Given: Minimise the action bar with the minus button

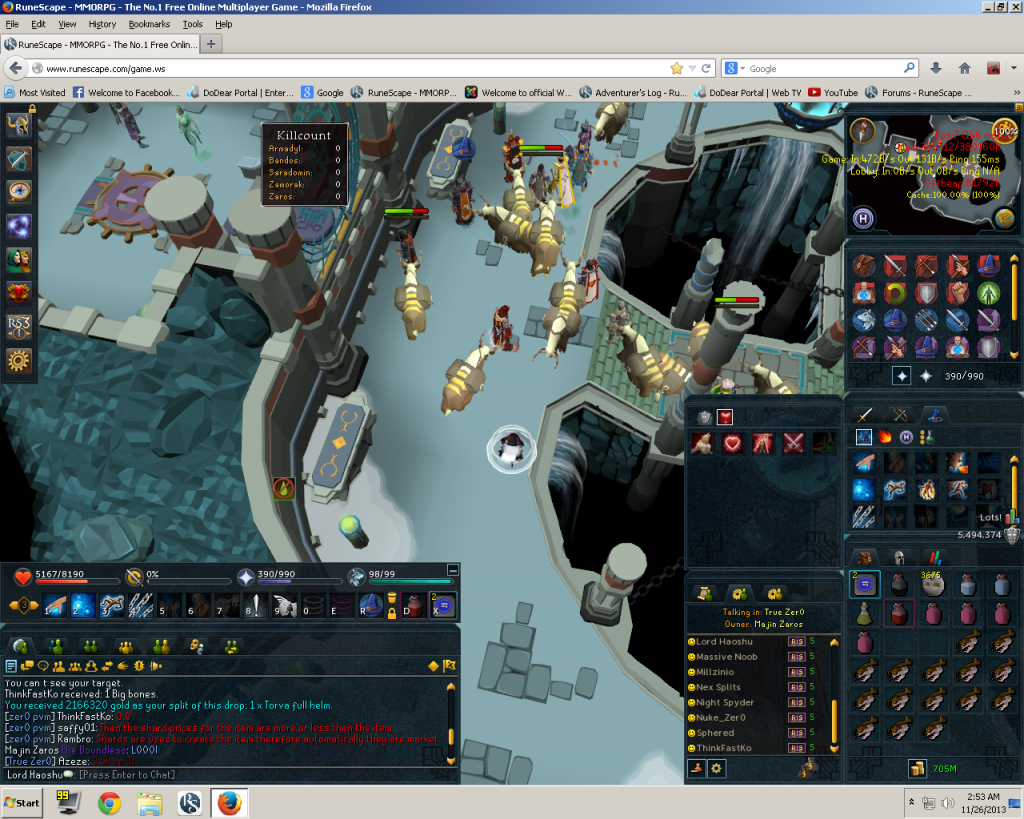Looking at the screenshot, I should click(453, 569).
